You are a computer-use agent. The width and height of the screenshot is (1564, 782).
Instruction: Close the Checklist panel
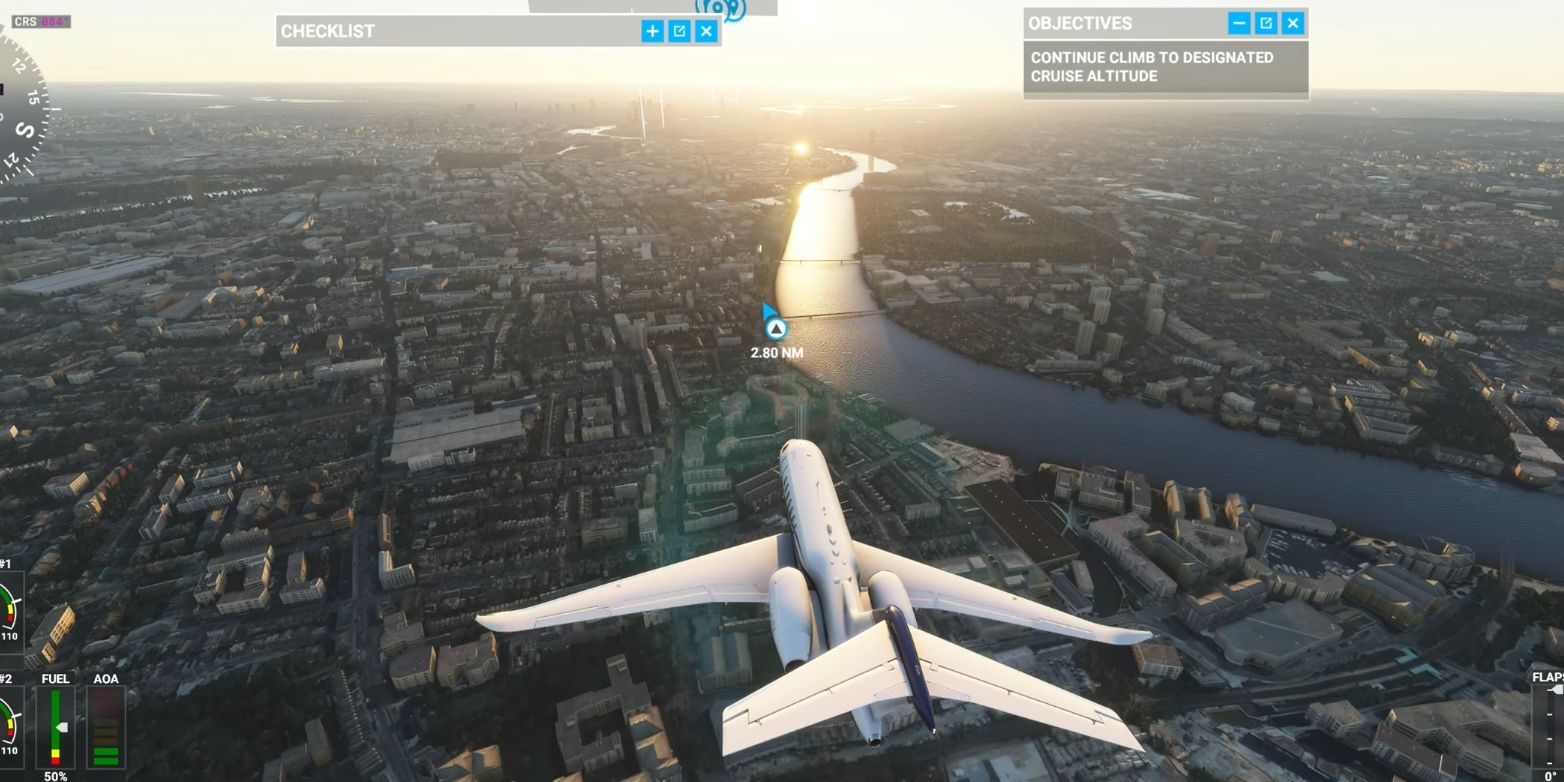point(706,31)
